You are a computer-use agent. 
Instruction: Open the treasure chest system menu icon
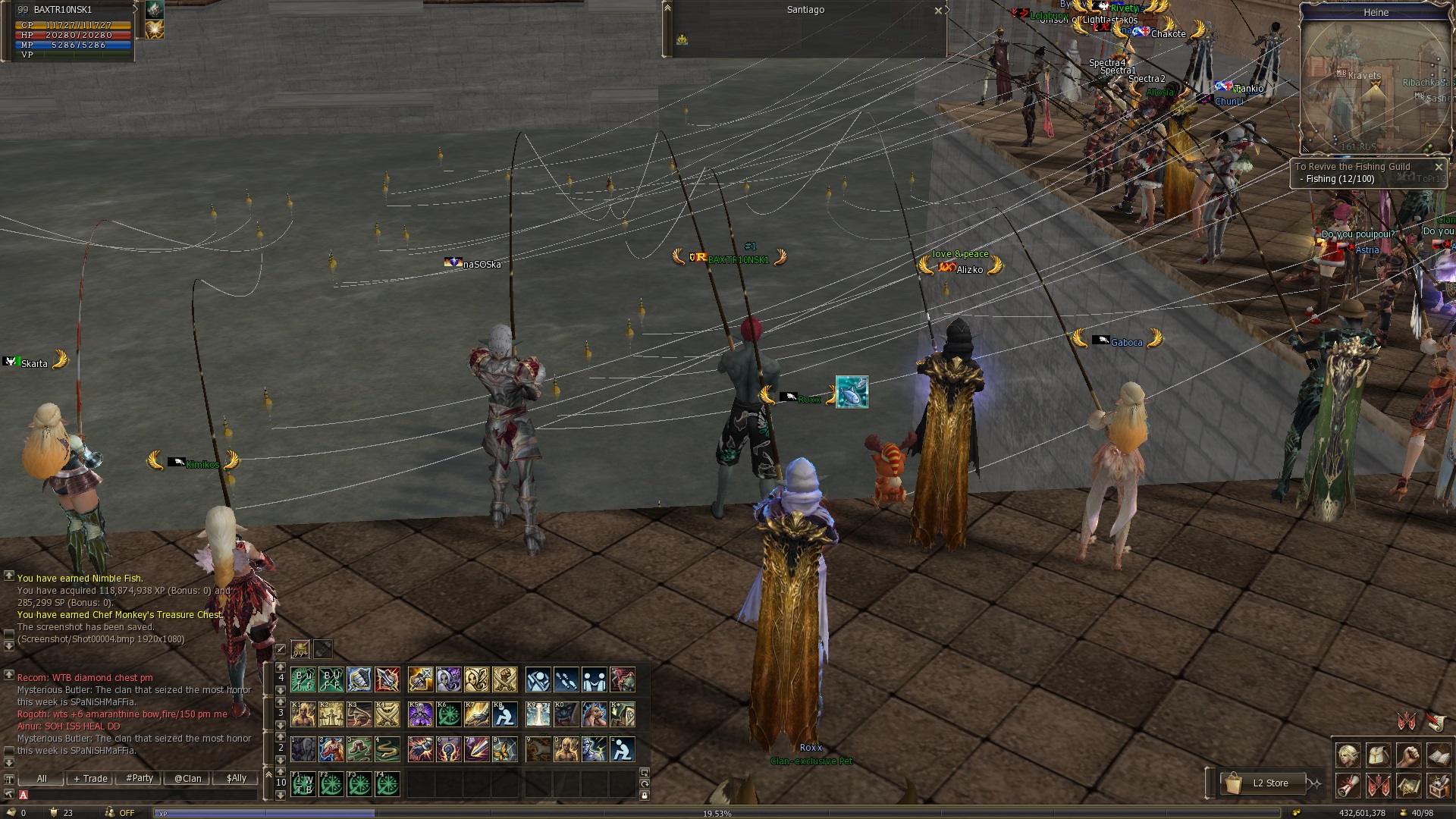1439,786
